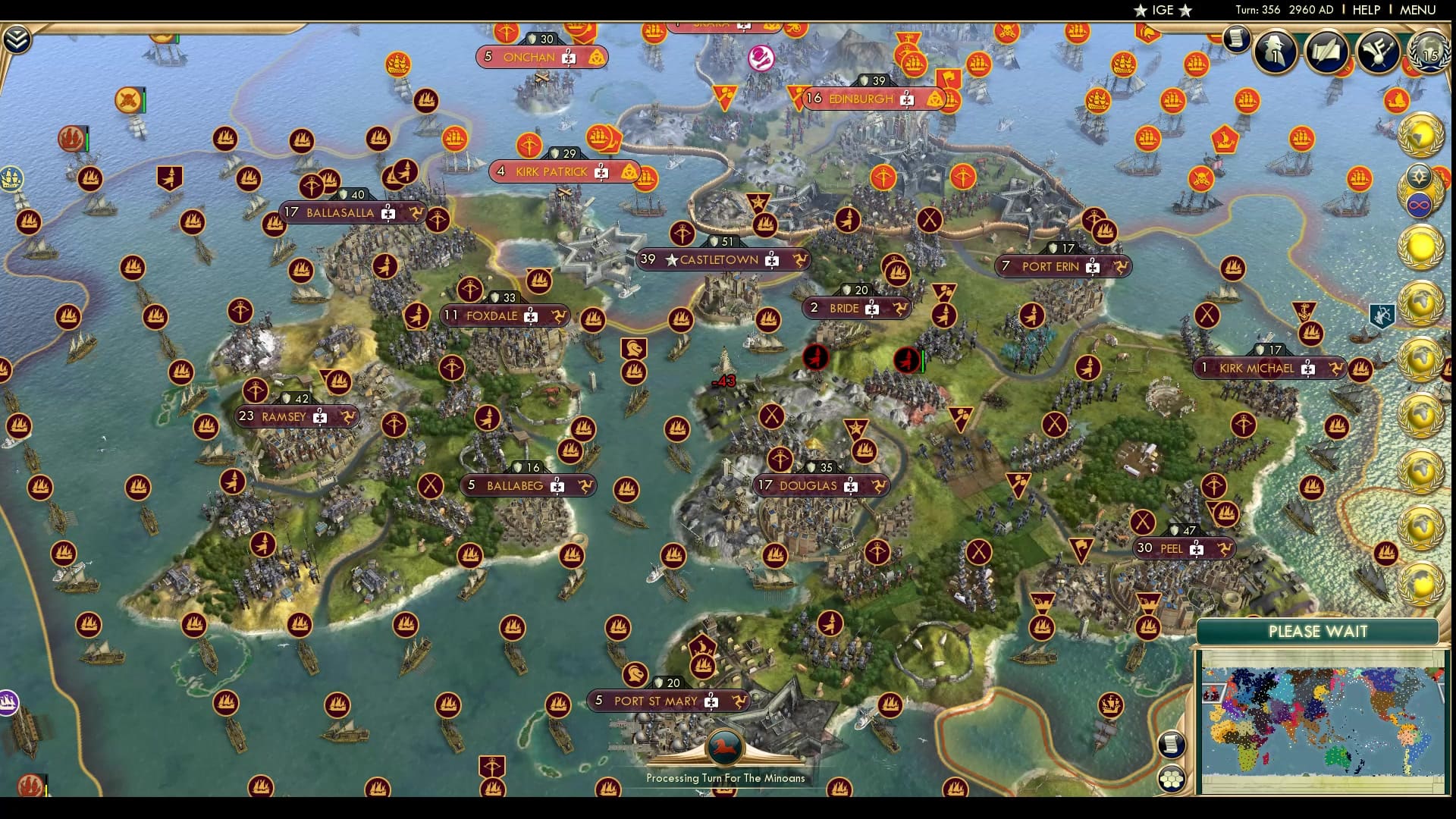Screen dimensions: 1456x819
Task: Click the red combat warning icon near Bride
Action: pos(814,359)
